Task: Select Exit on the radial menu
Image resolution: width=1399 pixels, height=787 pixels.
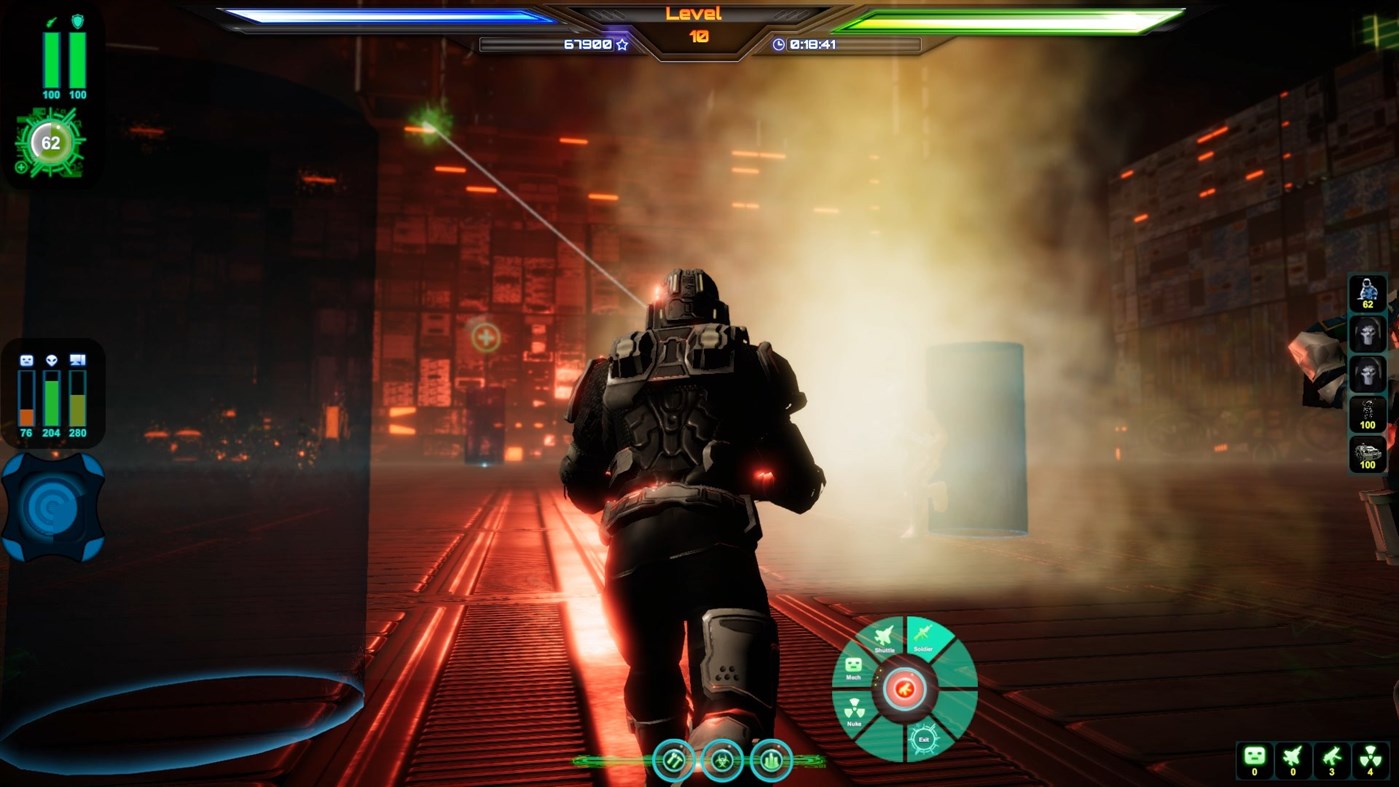Action: [x=926, y=738]
